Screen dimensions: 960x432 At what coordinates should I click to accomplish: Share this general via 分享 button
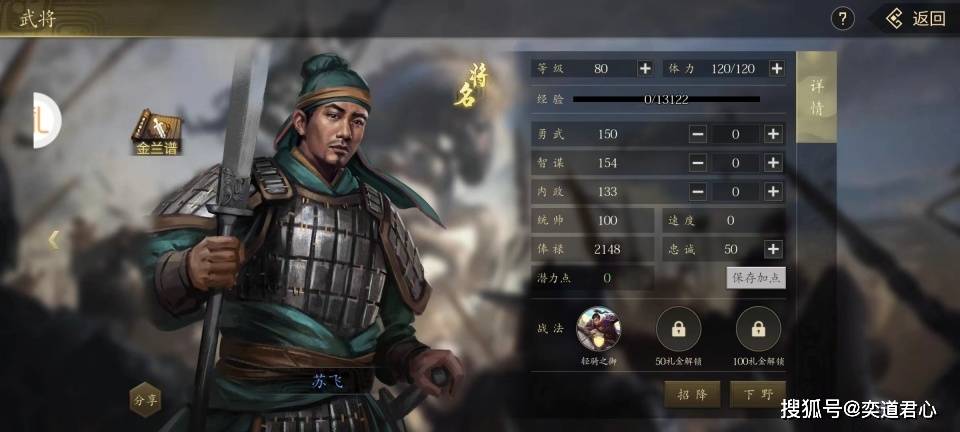click(146, 398)
